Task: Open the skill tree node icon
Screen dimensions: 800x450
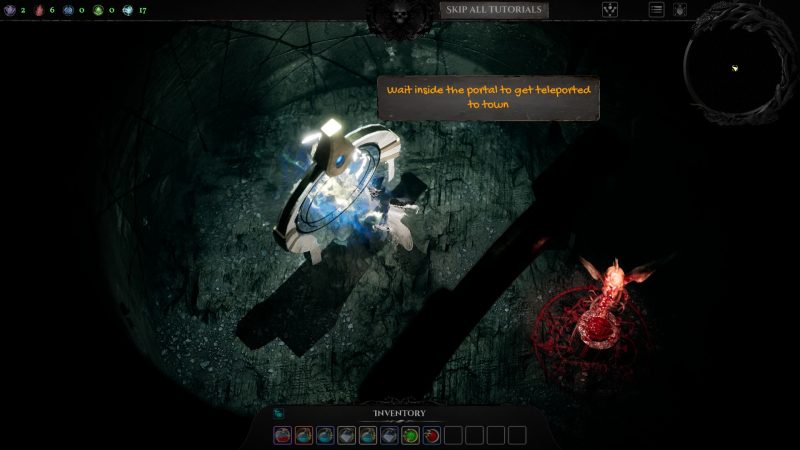Action: (x=610, y=10)
